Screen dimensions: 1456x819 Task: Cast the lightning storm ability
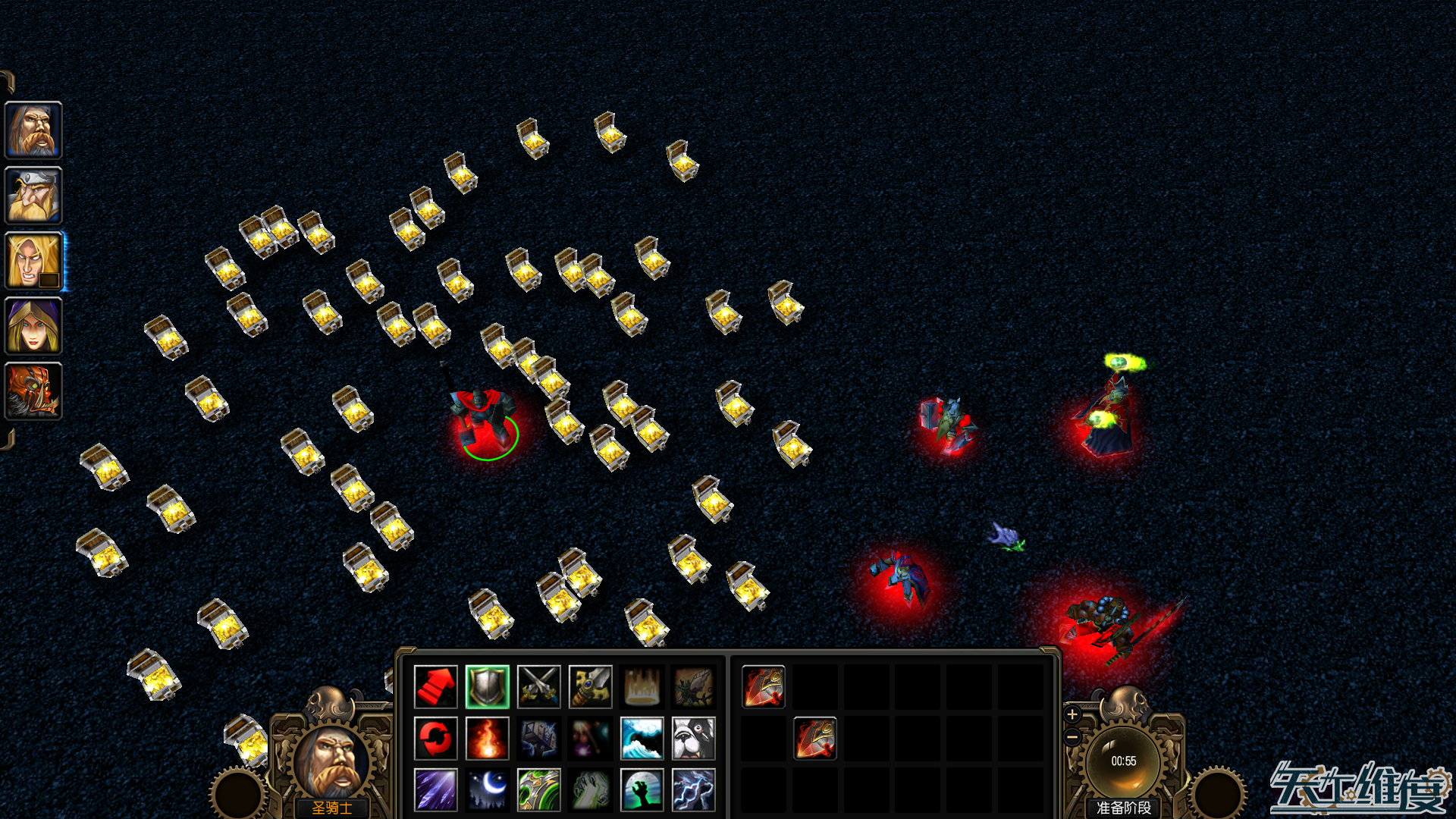coord(694,789)
